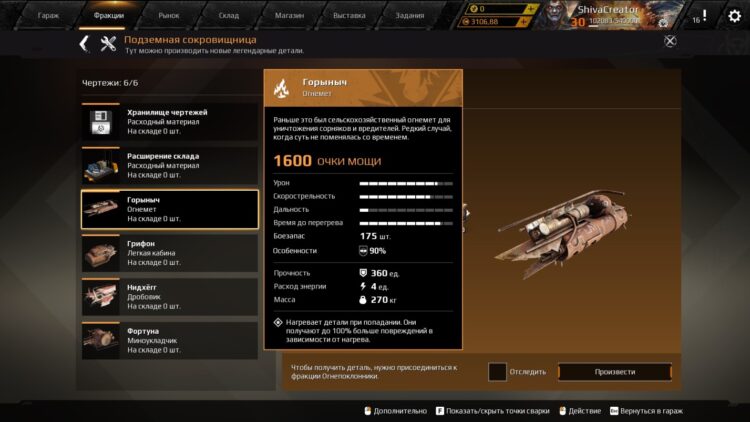Viewport: 750px width, 422px height.
Task: Click the Произвести button
Action: 614,372
